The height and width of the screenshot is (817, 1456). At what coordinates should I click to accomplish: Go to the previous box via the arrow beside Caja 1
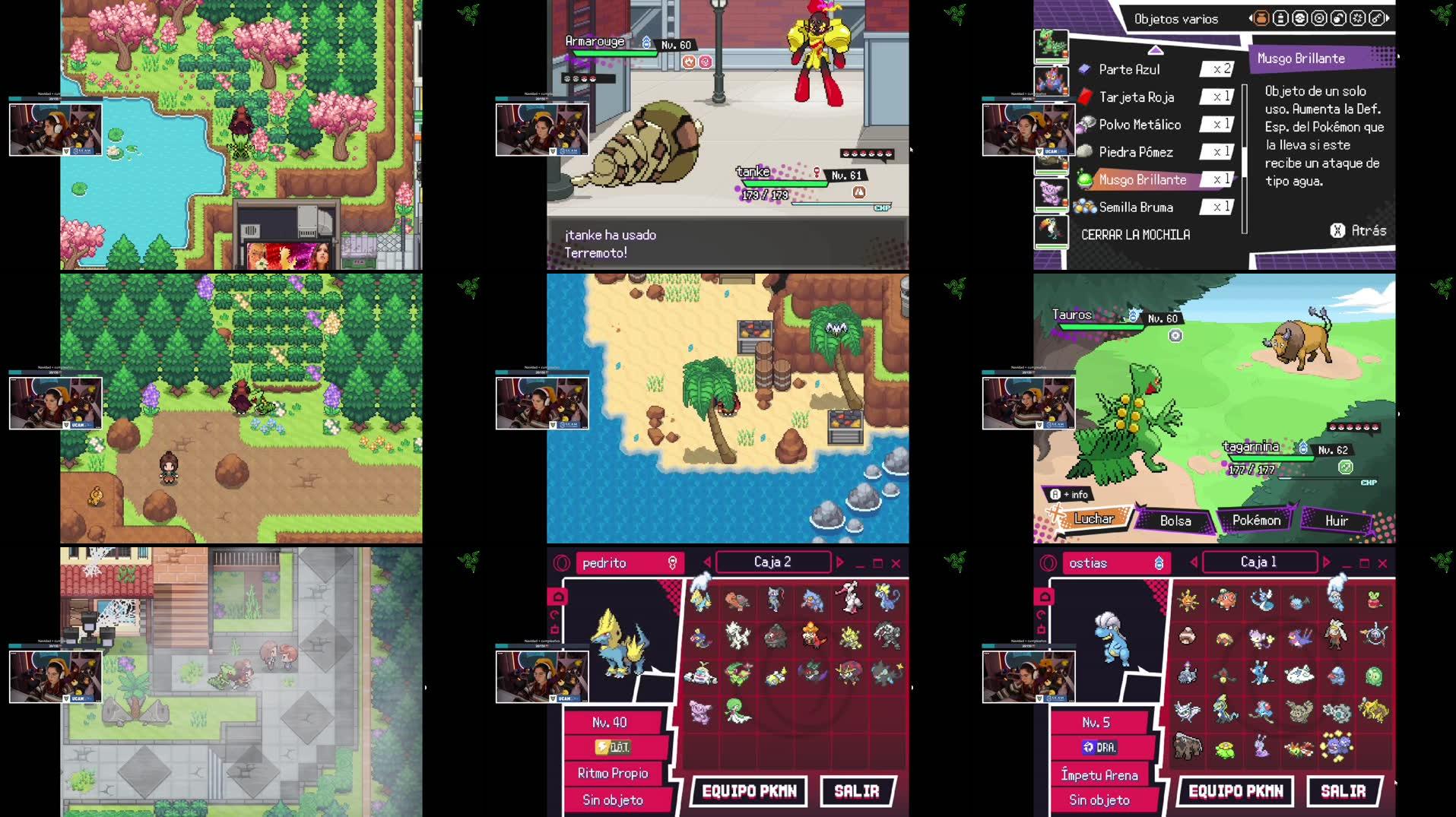click(x=1194, y=562)
